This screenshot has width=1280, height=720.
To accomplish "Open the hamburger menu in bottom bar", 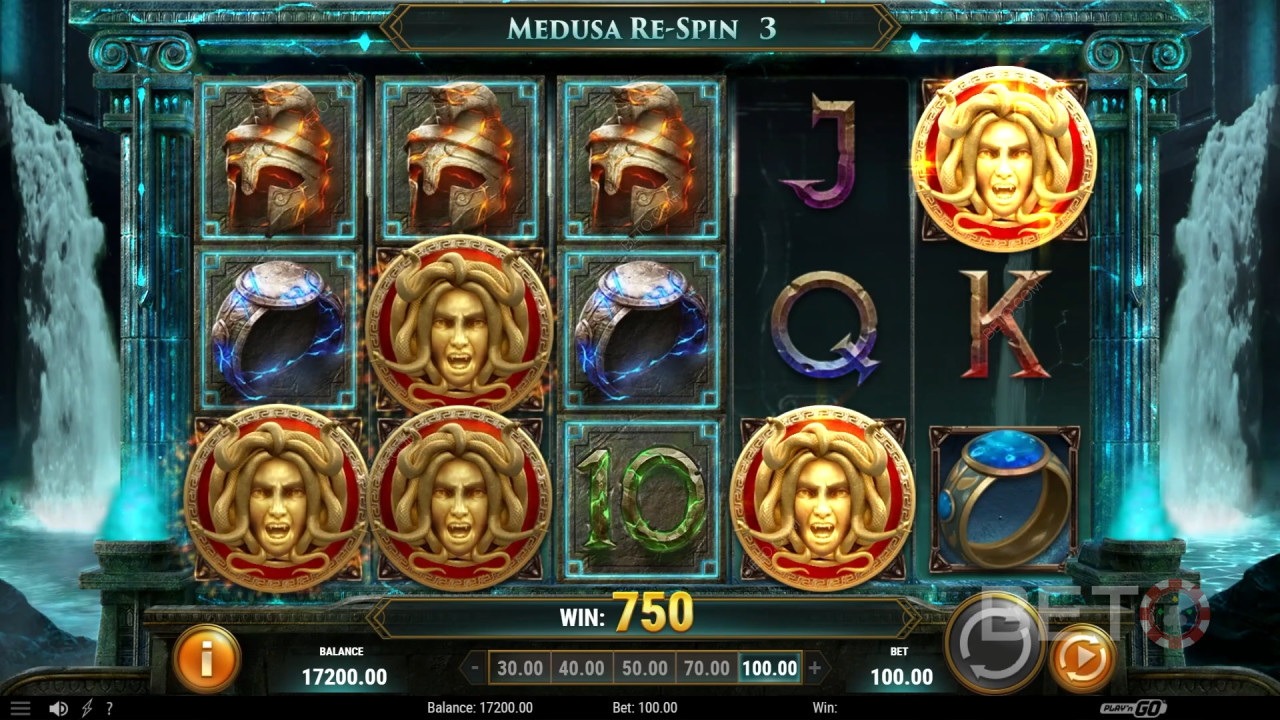I will click(20, 708).
